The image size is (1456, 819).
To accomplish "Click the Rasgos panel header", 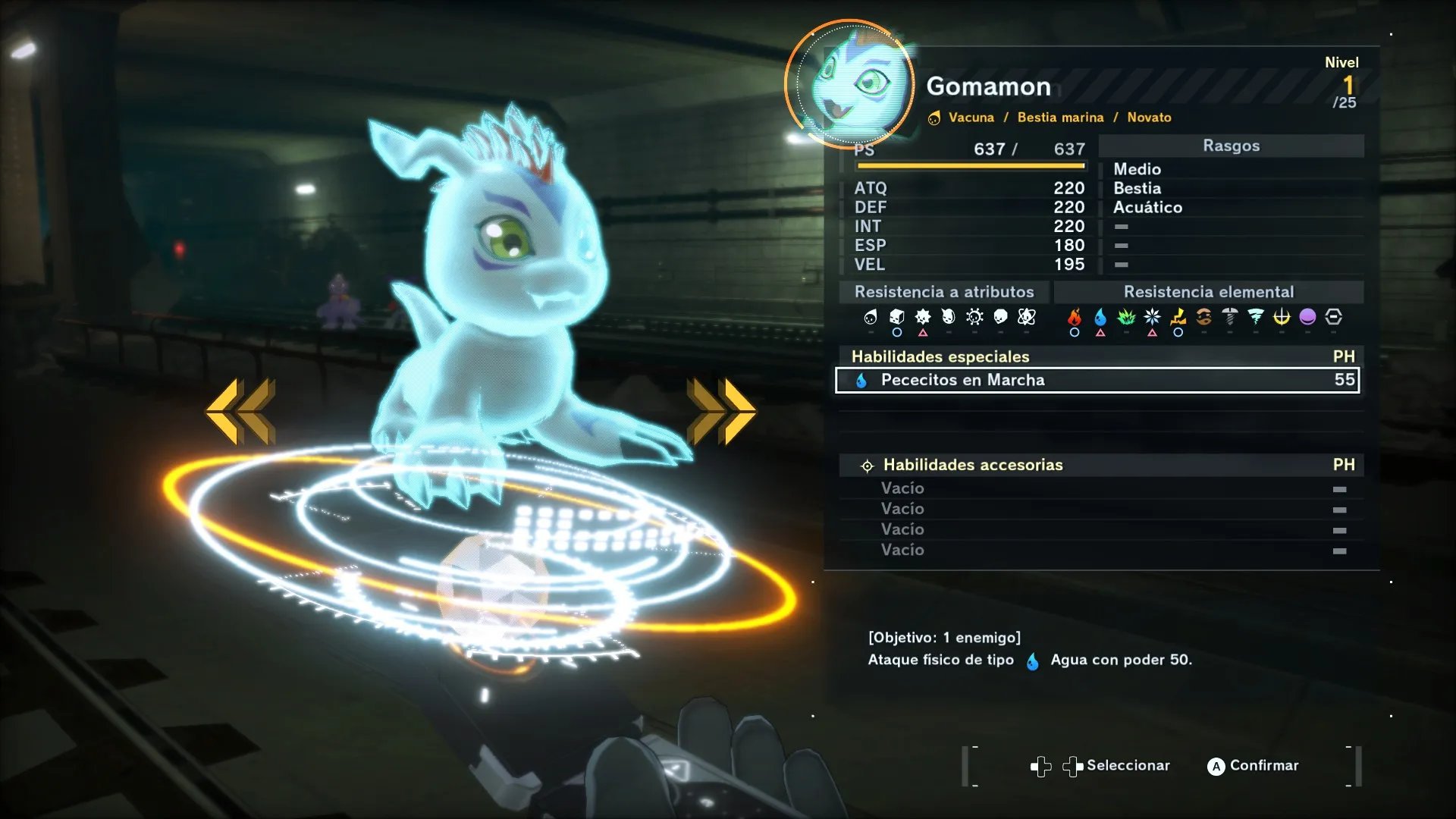I will 1231,146.
